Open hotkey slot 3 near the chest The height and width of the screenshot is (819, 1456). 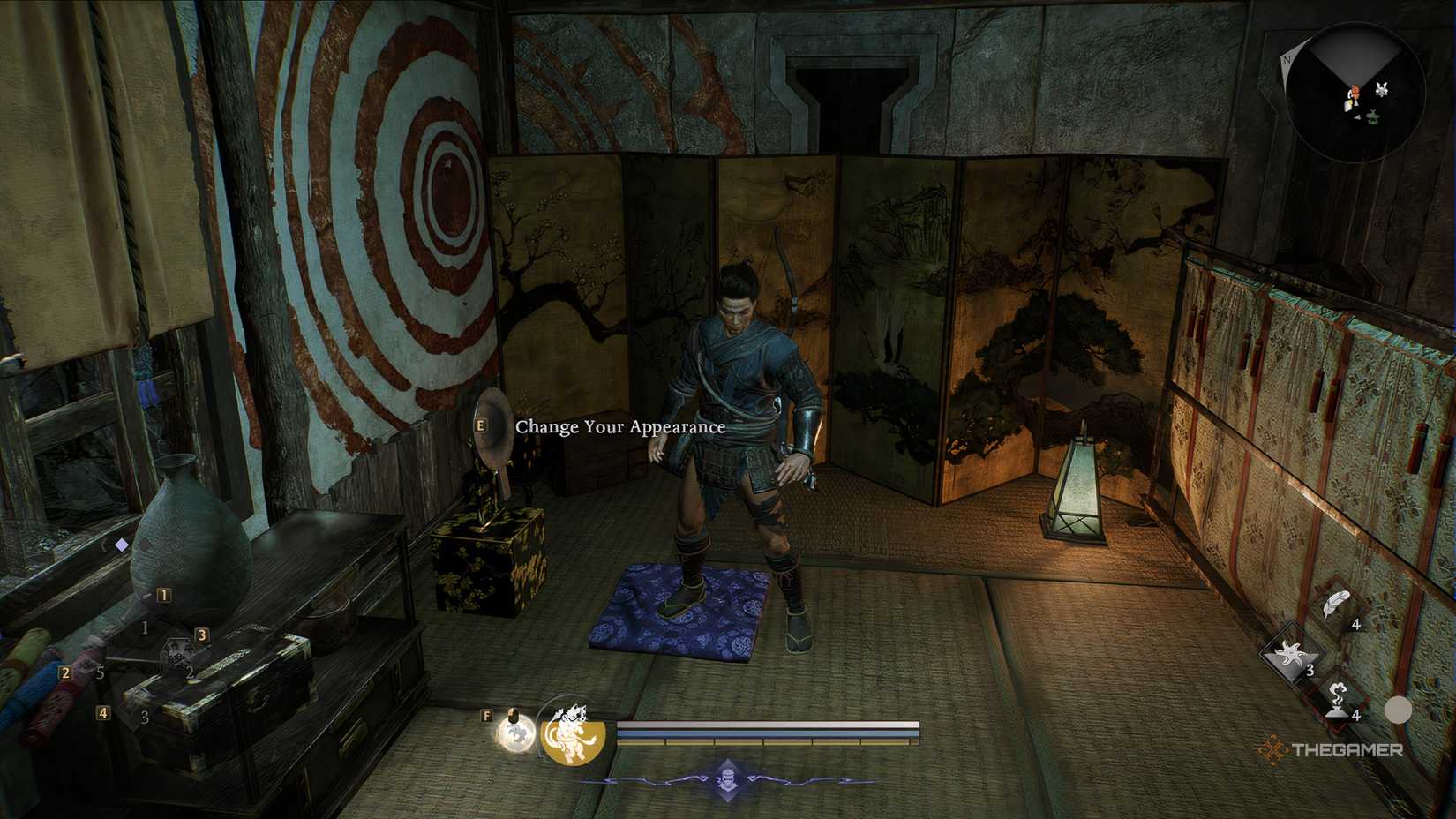click(202, 635)
